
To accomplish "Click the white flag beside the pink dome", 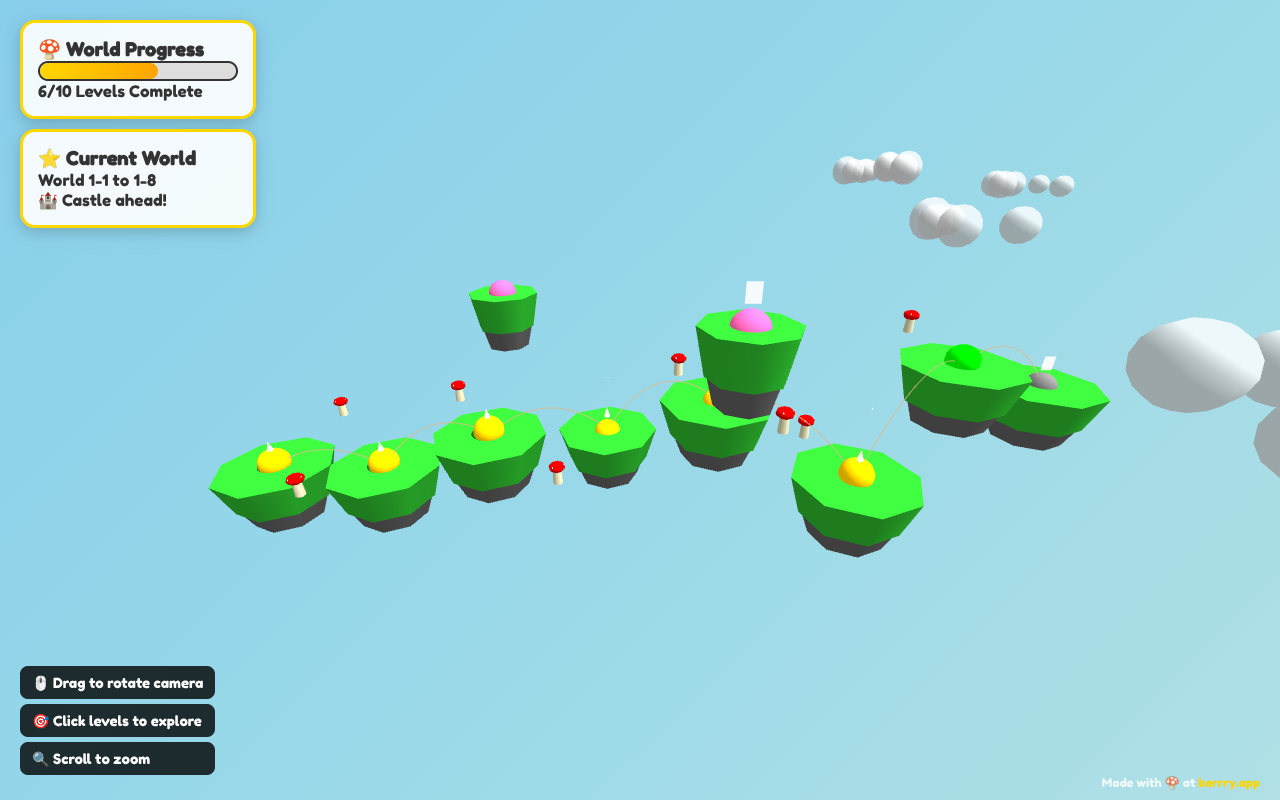I will click(x=752, y=291).
